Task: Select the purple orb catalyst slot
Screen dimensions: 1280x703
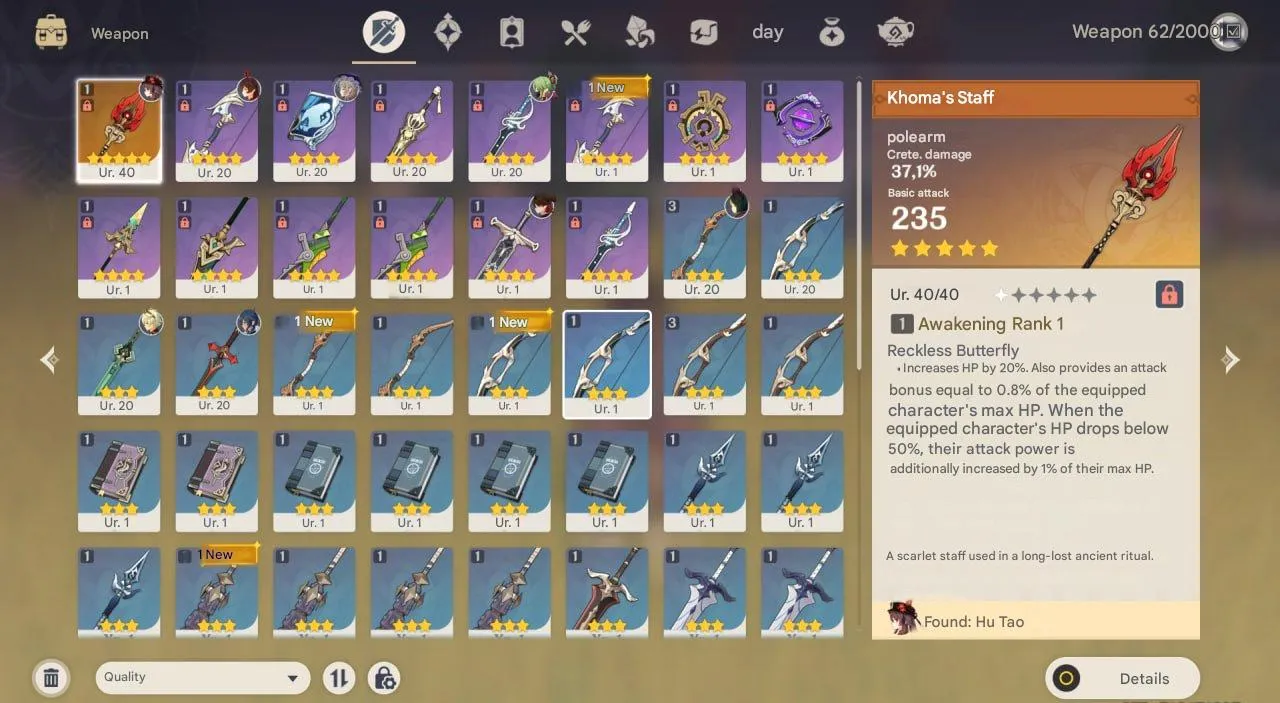Action: click(x=801, y=130)
